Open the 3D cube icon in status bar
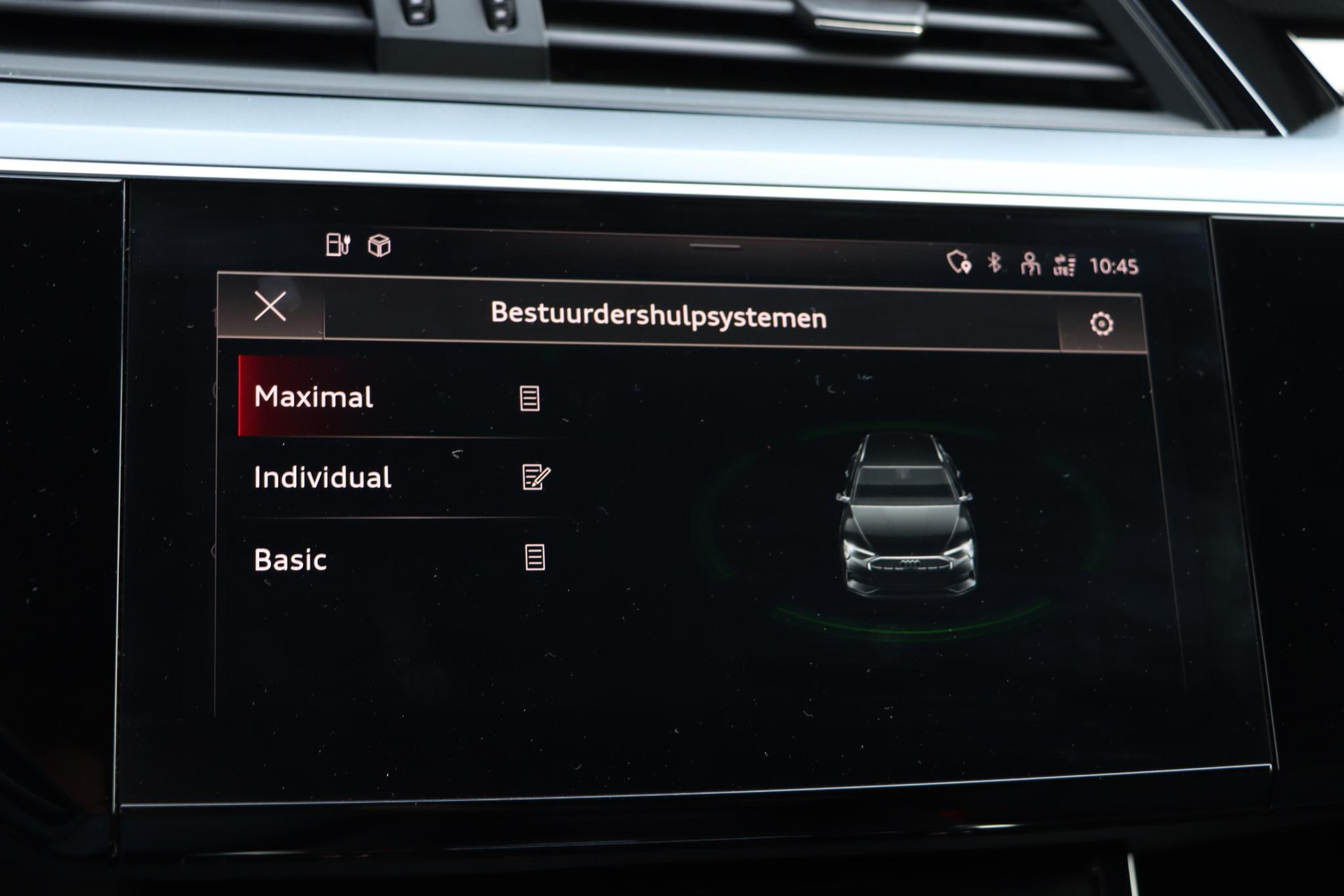1344x896 pixels. click(379, 246)
